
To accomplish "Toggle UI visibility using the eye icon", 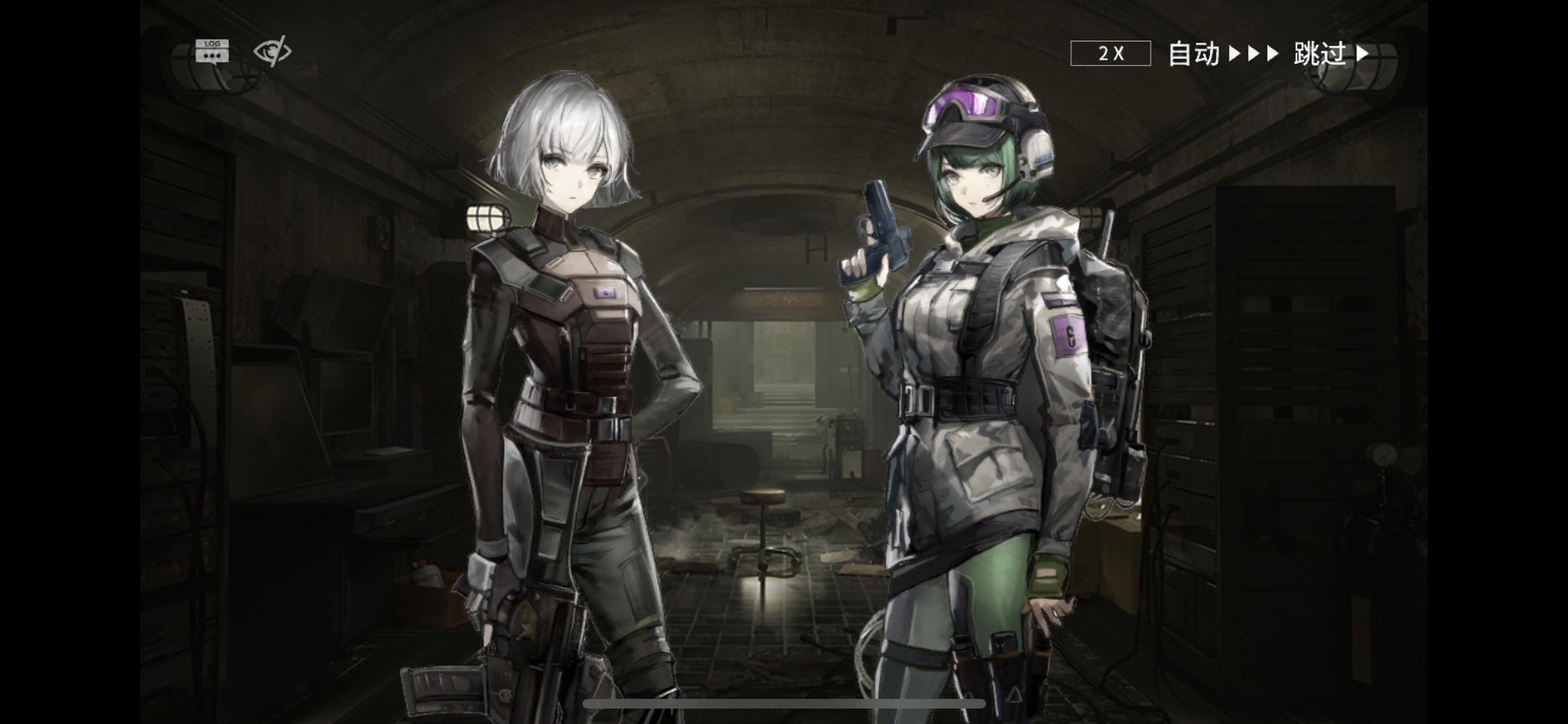I will [274, 51].
